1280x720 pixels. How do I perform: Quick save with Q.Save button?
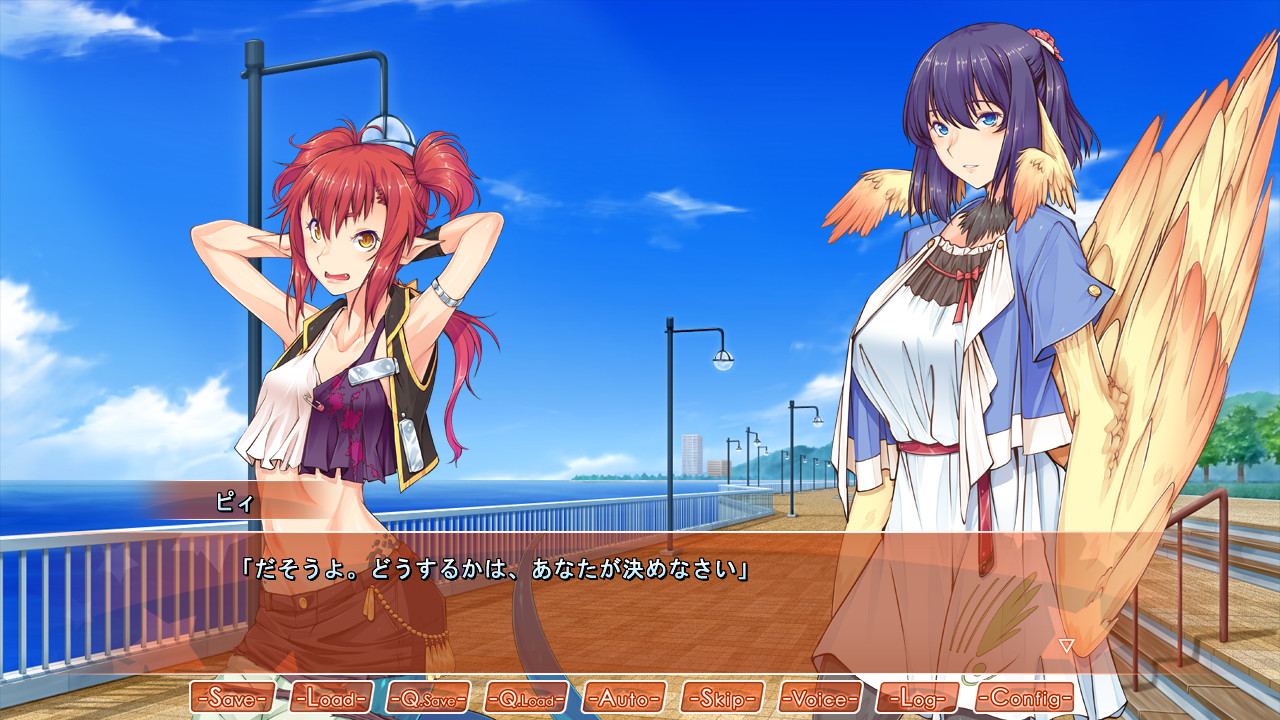(428, 697)
